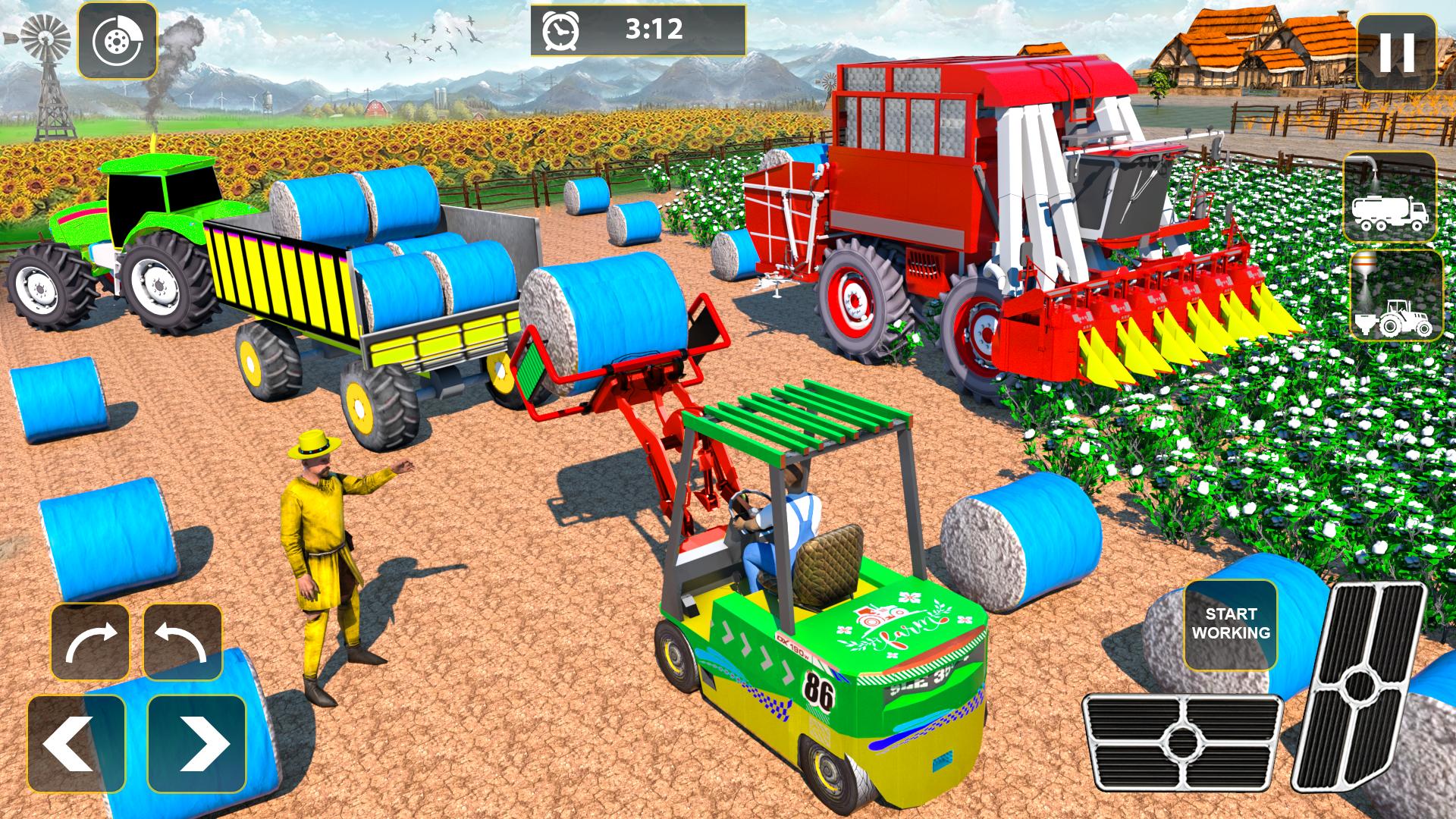This screenshot has width=1456, height=819.
Task: Tap the 3:12 countdown timer display
Action: pos(654,30)
